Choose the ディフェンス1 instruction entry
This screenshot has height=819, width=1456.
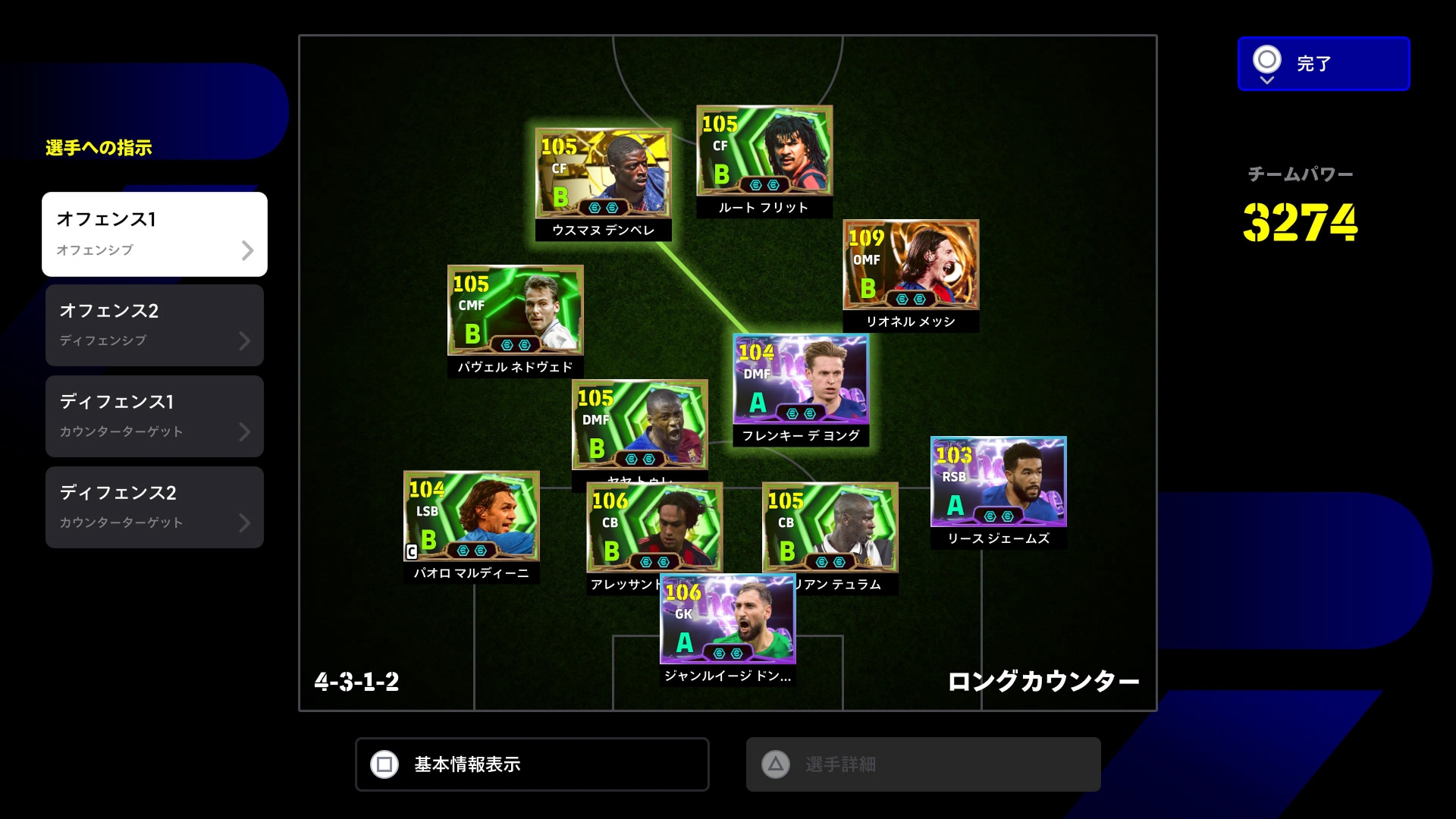point(155,416)
